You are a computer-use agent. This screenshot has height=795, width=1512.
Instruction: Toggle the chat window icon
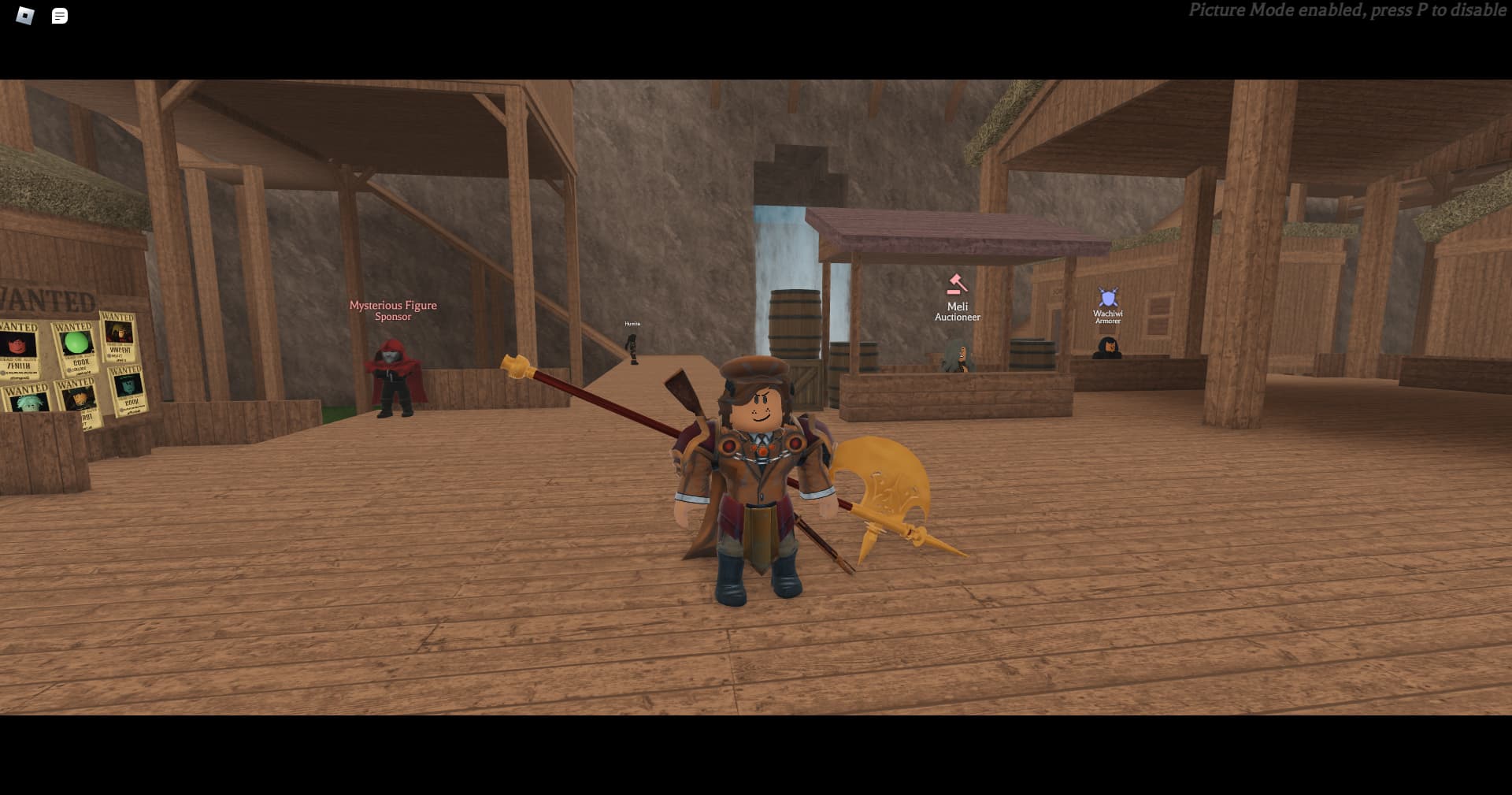(x=60, y=16)
